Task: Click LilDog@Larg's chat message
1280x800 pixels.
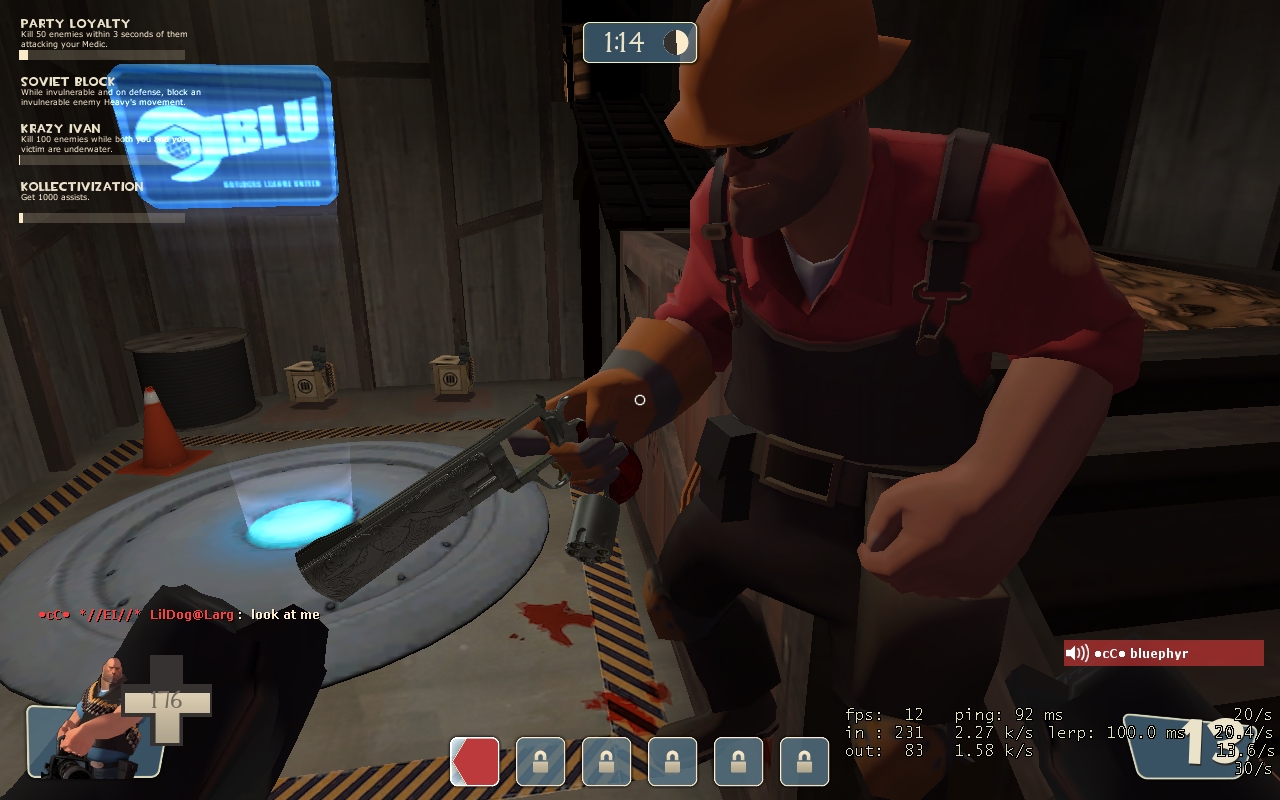Action: 180,615
